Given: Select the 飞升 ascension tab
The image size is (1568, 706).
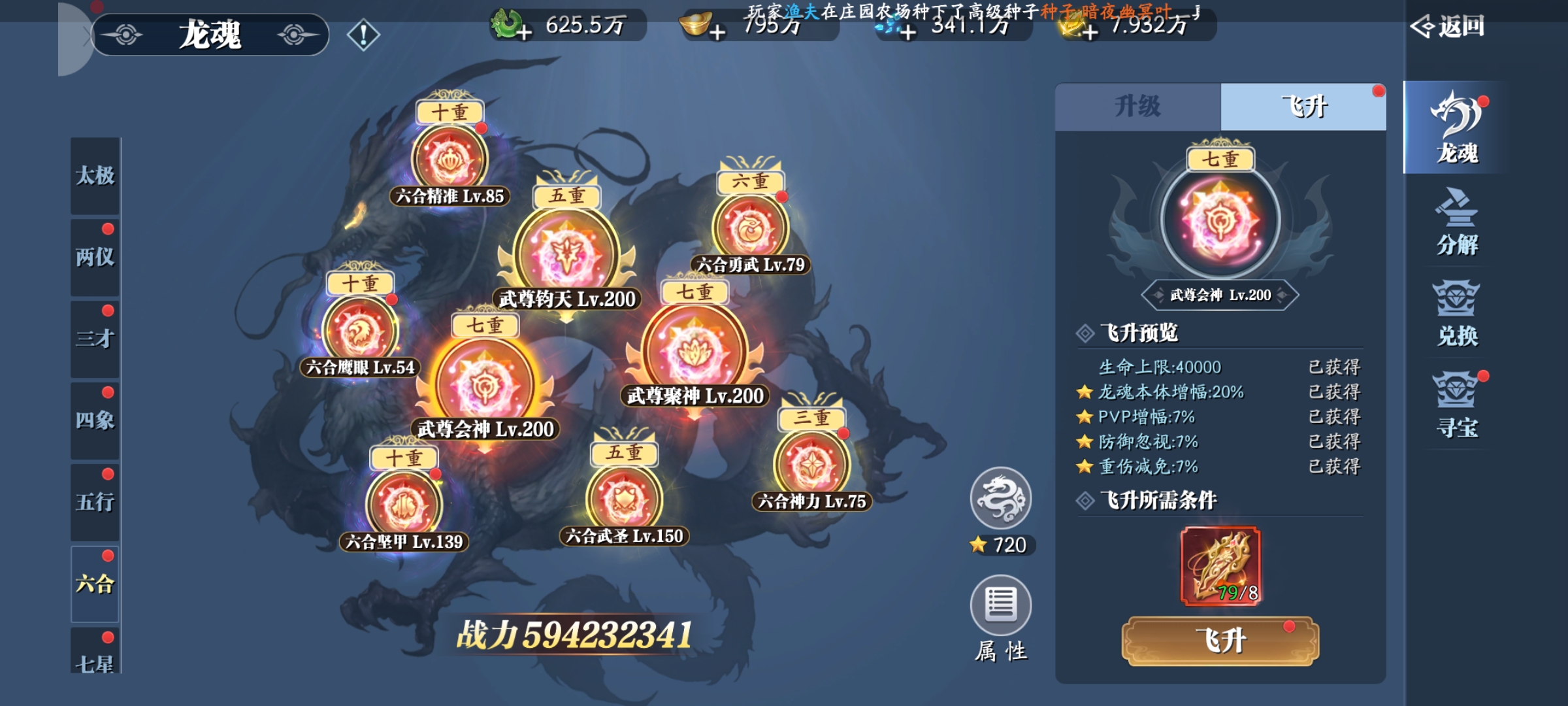Looking at the screenshot, I should pos(1303,107).
